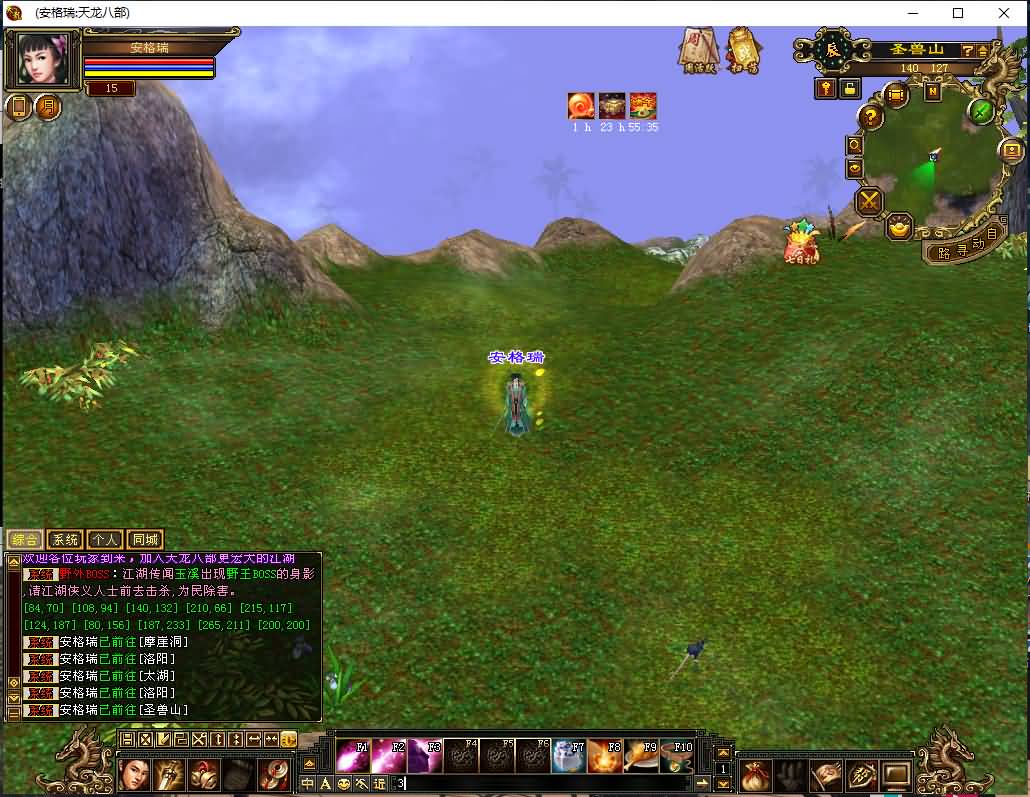The image size is (1030, 797).
Task: Switch to the 综合 chat tab
Action: pos(25,540)
